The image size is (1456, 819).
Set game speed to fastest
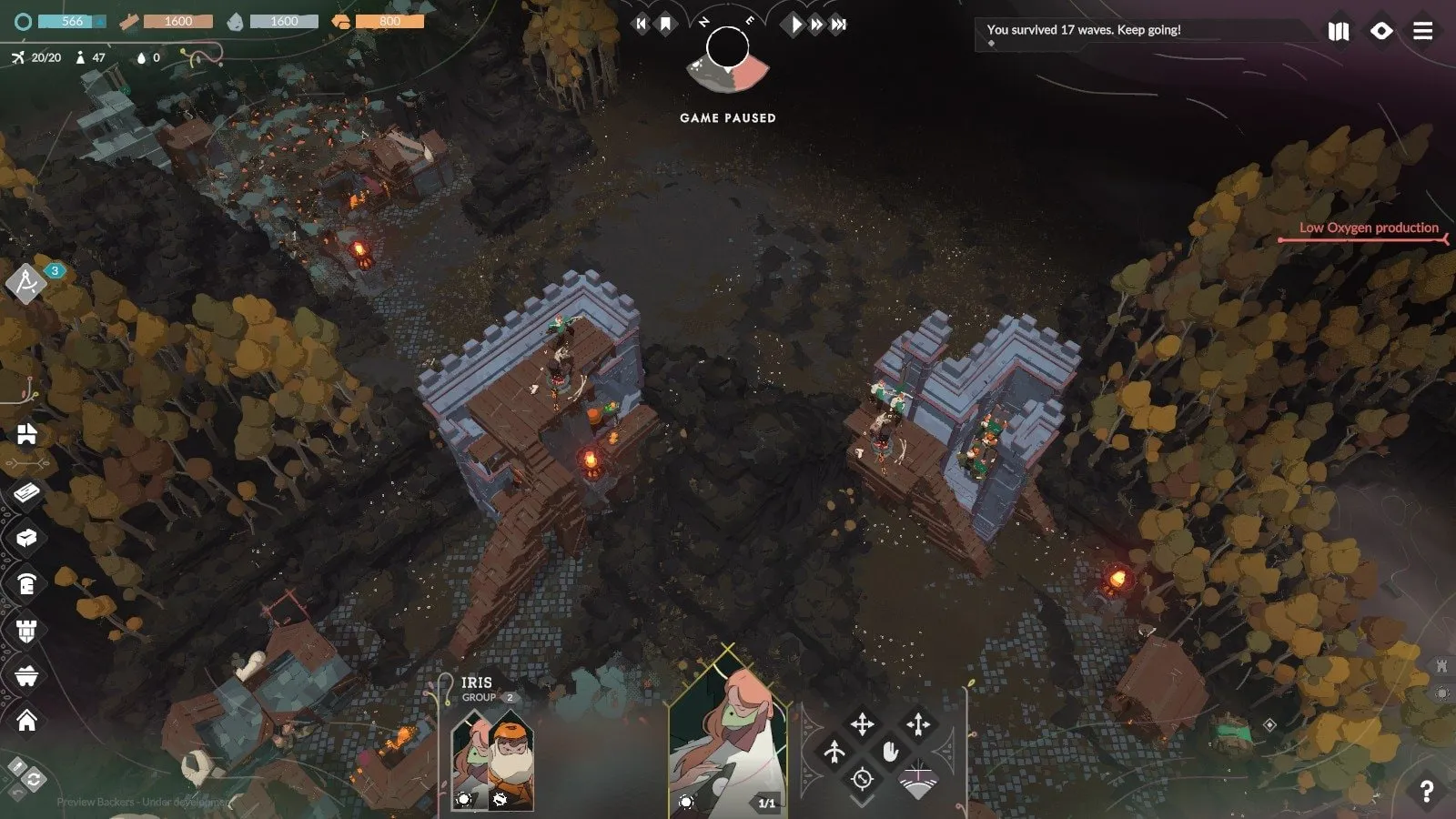[x=839, y=25]
